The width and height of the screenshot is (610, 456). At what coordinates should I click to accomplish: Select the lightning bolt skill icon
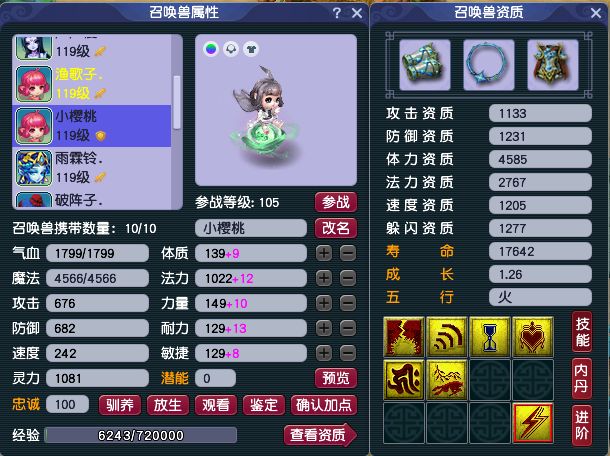[533, 421]
